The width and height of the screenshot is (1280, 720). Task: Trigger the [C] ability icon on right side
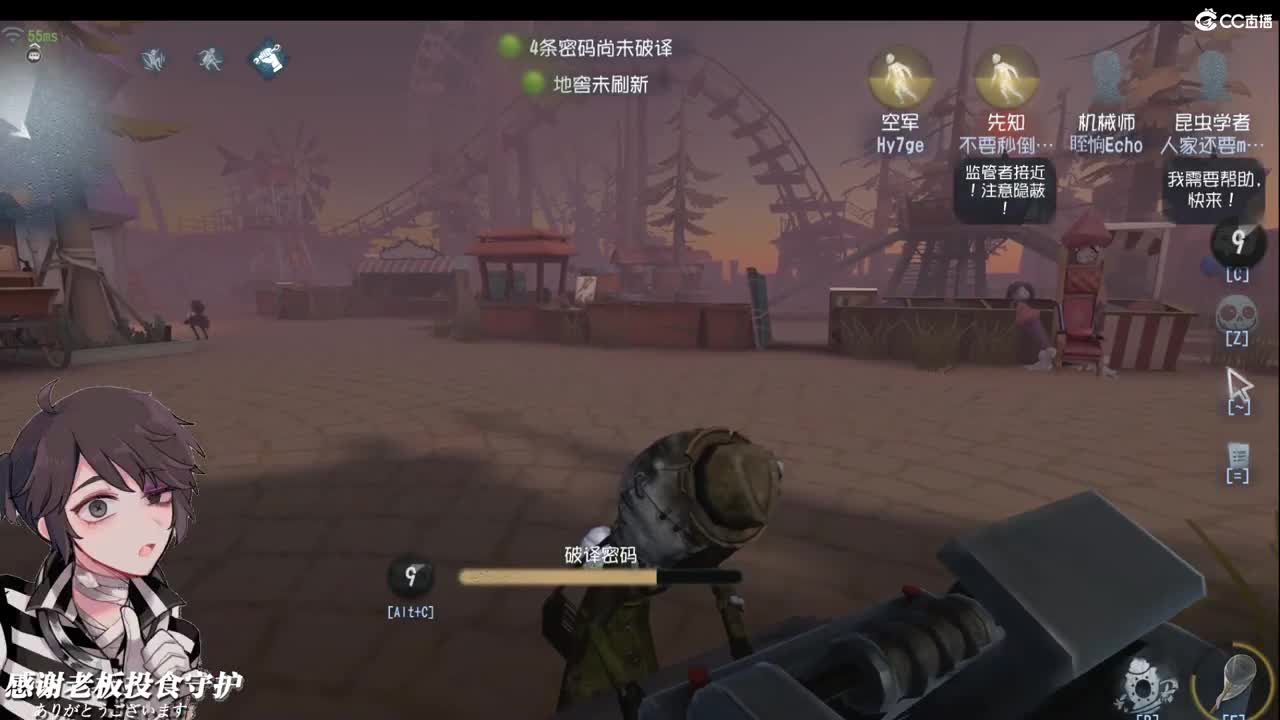tap(1237, 243)
